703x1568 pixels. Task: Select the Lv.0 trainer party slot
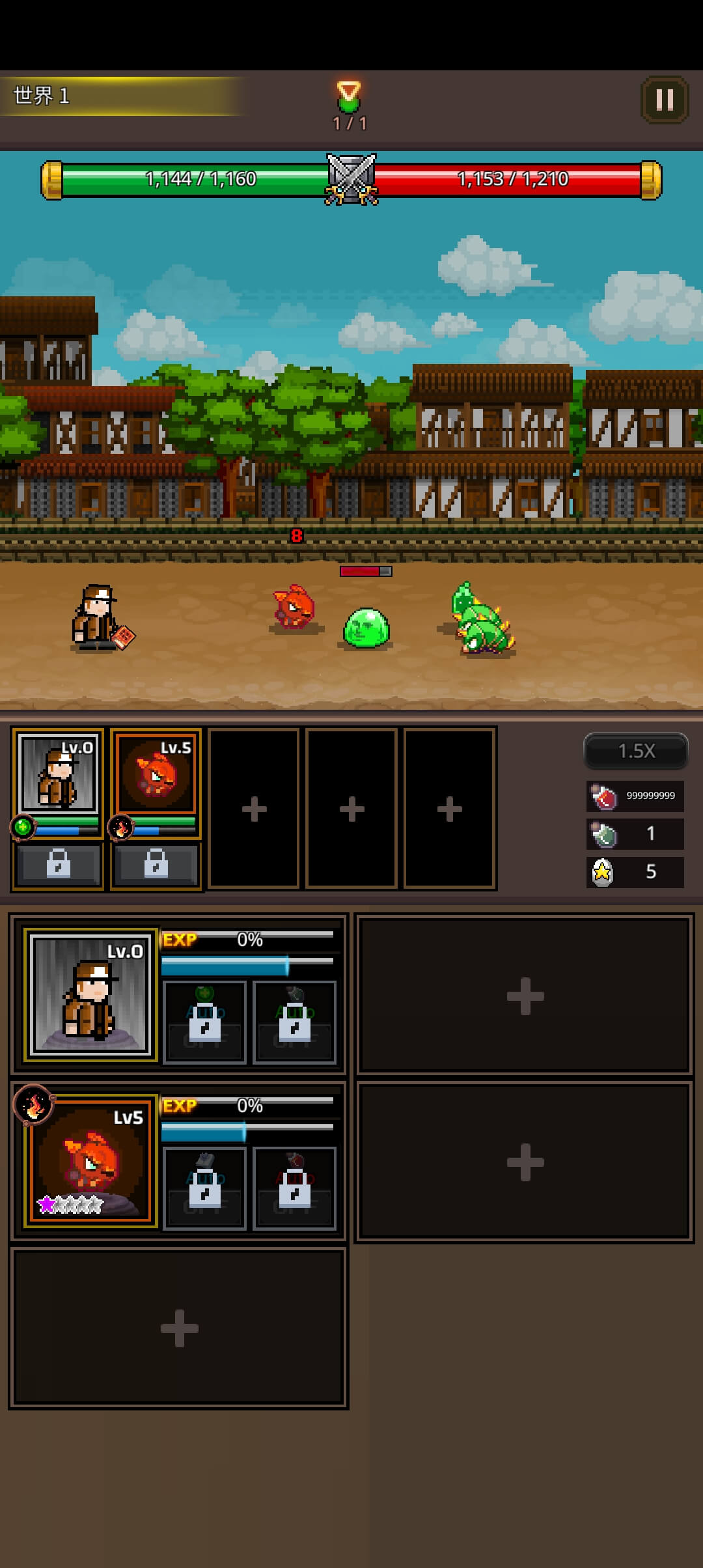[x=58, y=775]
